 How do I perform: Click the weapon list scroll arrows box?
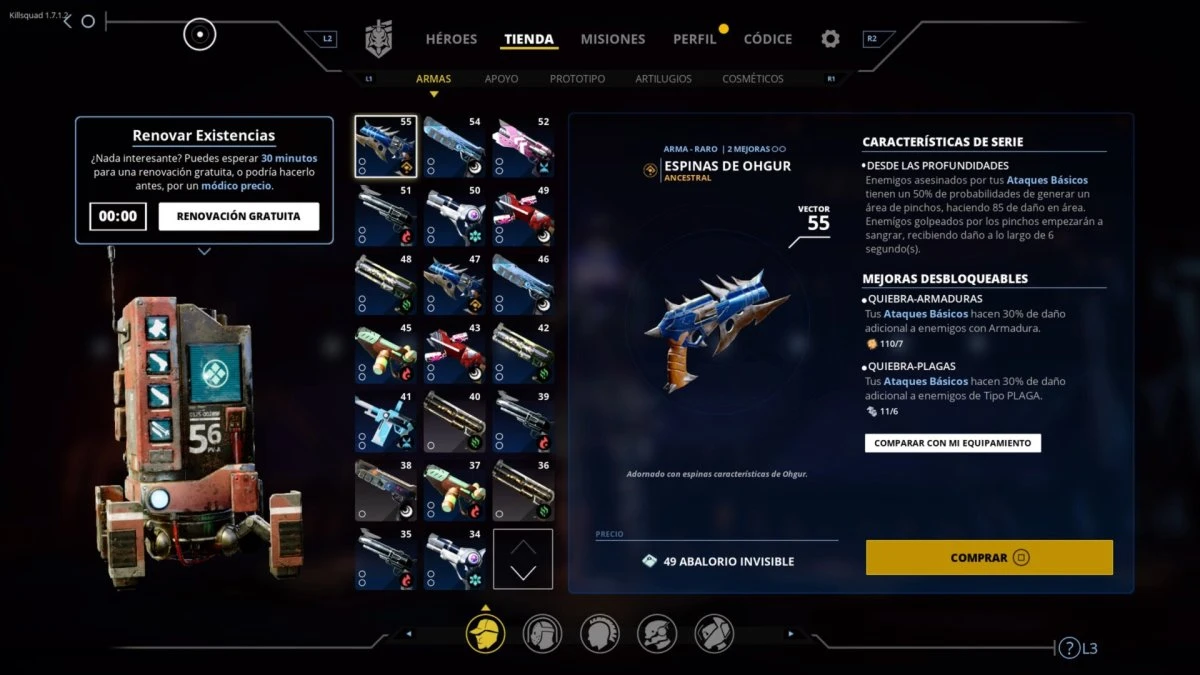click(523, 559)
